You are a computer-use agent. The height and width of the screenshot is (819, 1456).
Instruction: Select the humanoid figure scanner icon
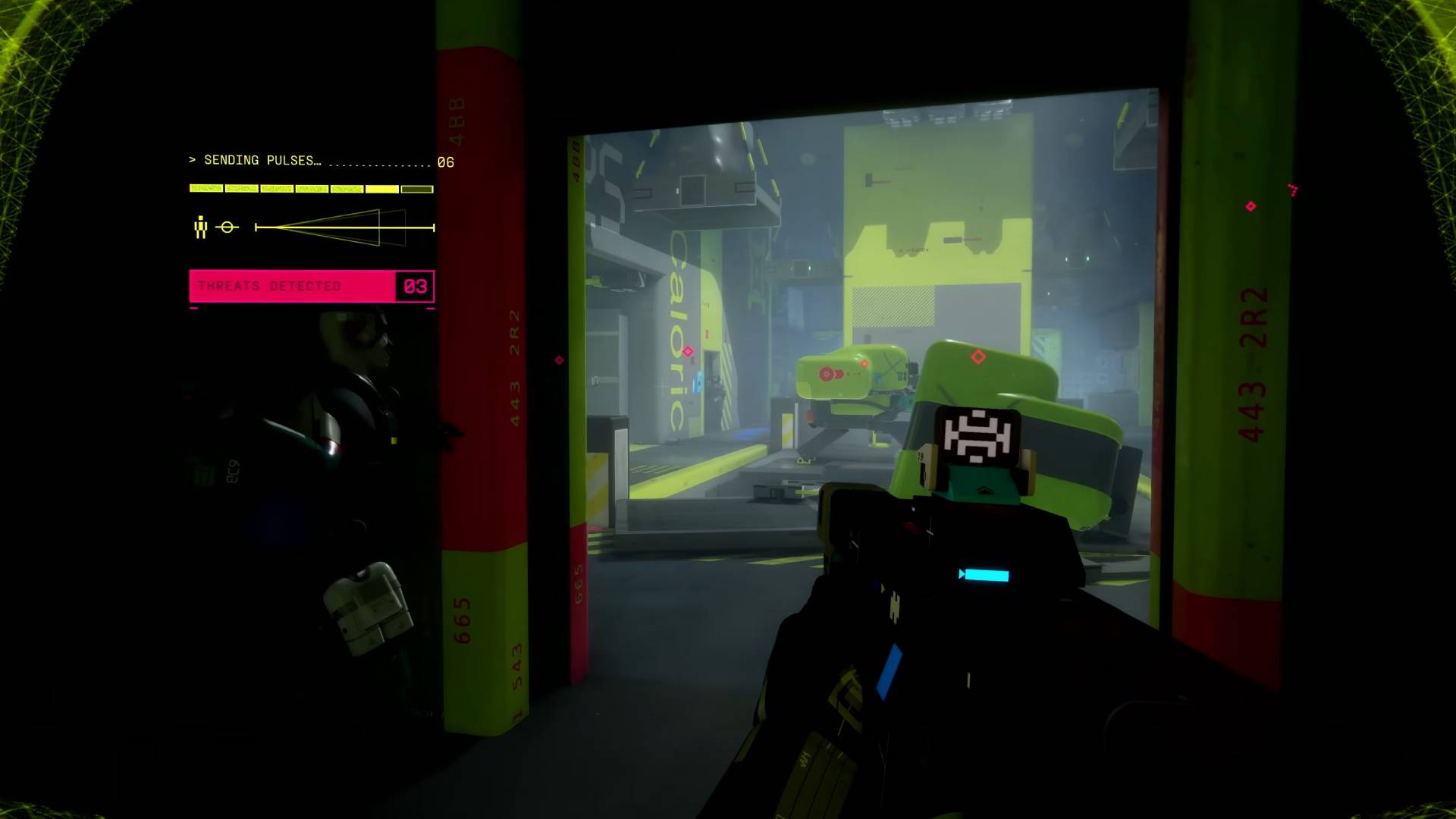[x=200, y=226]
